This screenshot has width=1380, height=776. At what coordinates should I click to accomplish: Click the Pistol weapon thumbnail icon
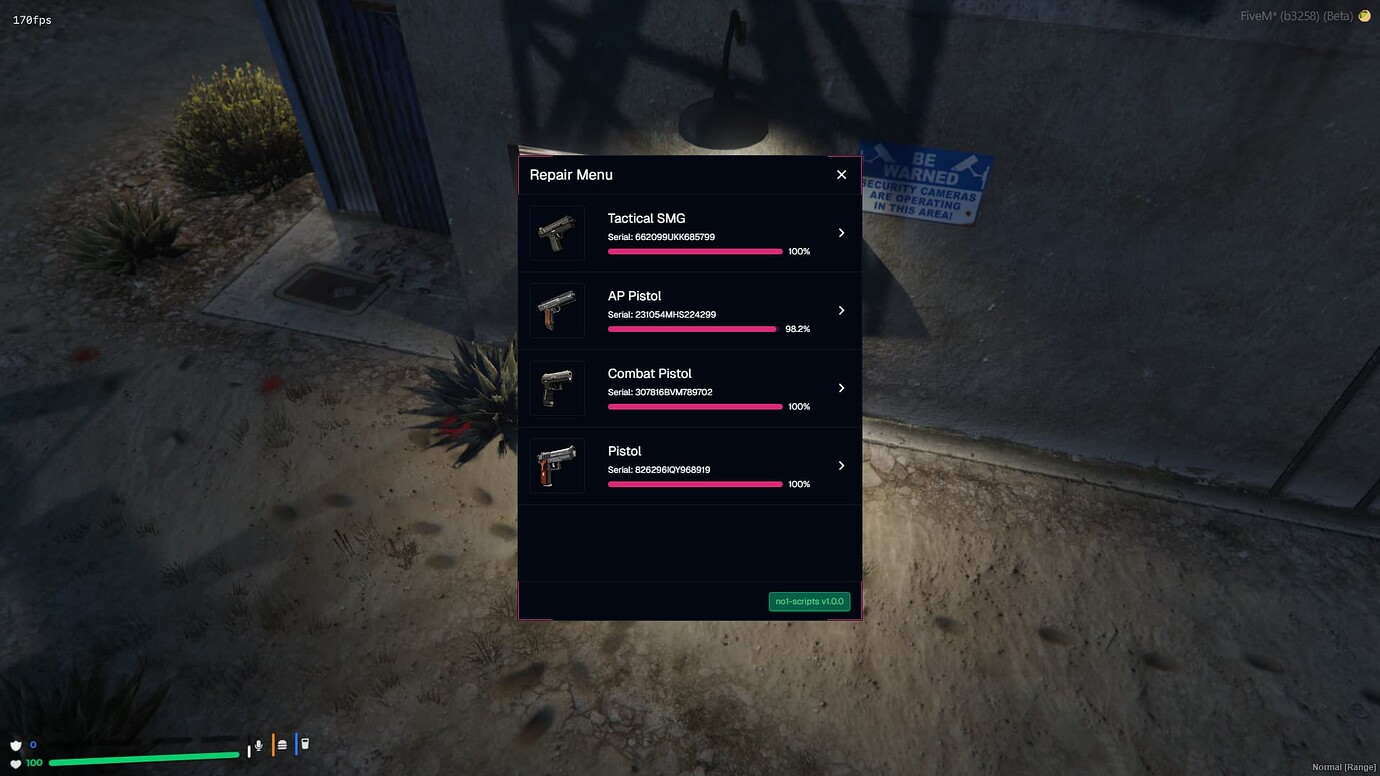pos(557,465)
